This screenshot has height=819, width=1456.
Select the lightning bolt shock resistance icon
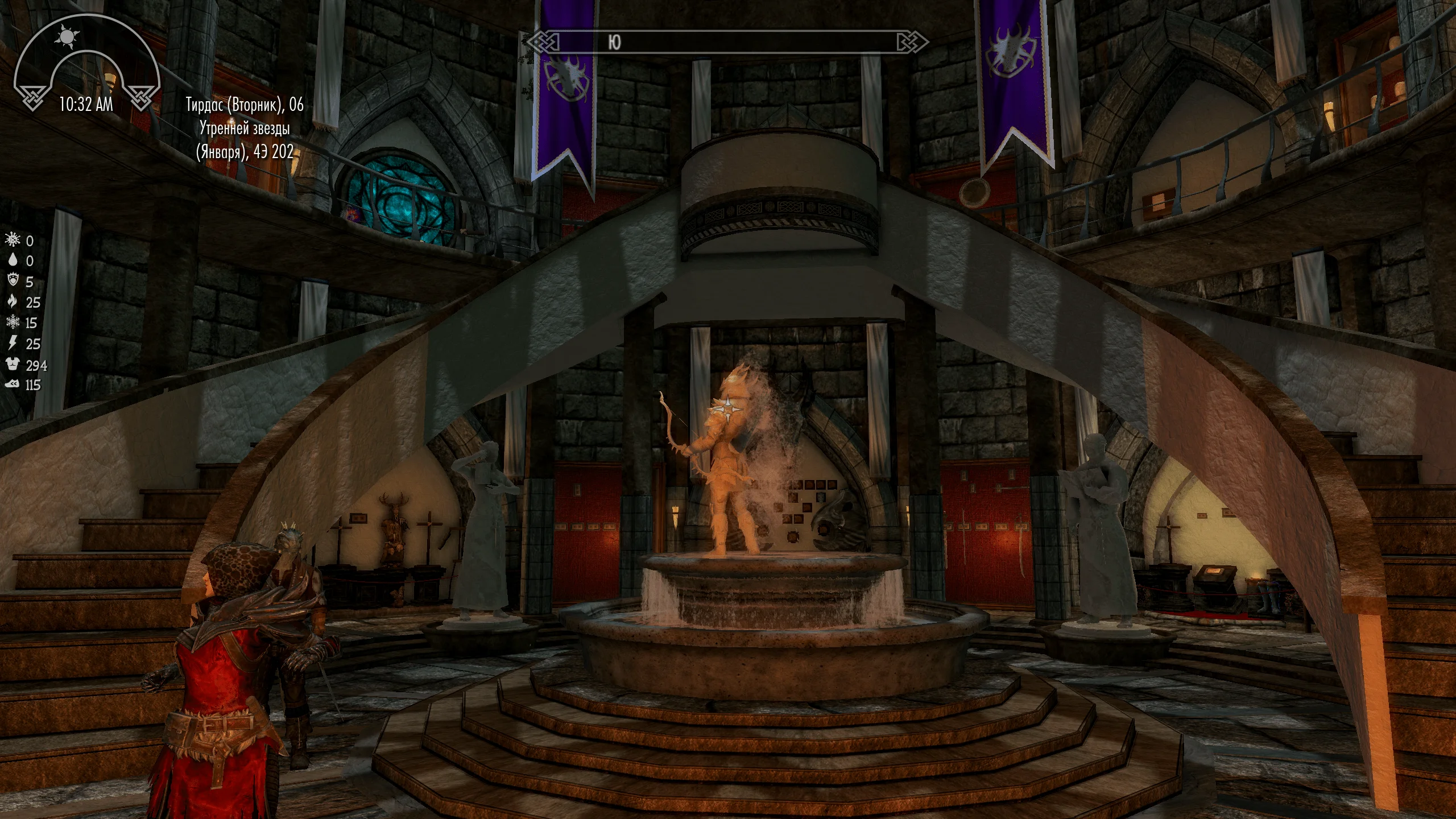coord(13,343)
